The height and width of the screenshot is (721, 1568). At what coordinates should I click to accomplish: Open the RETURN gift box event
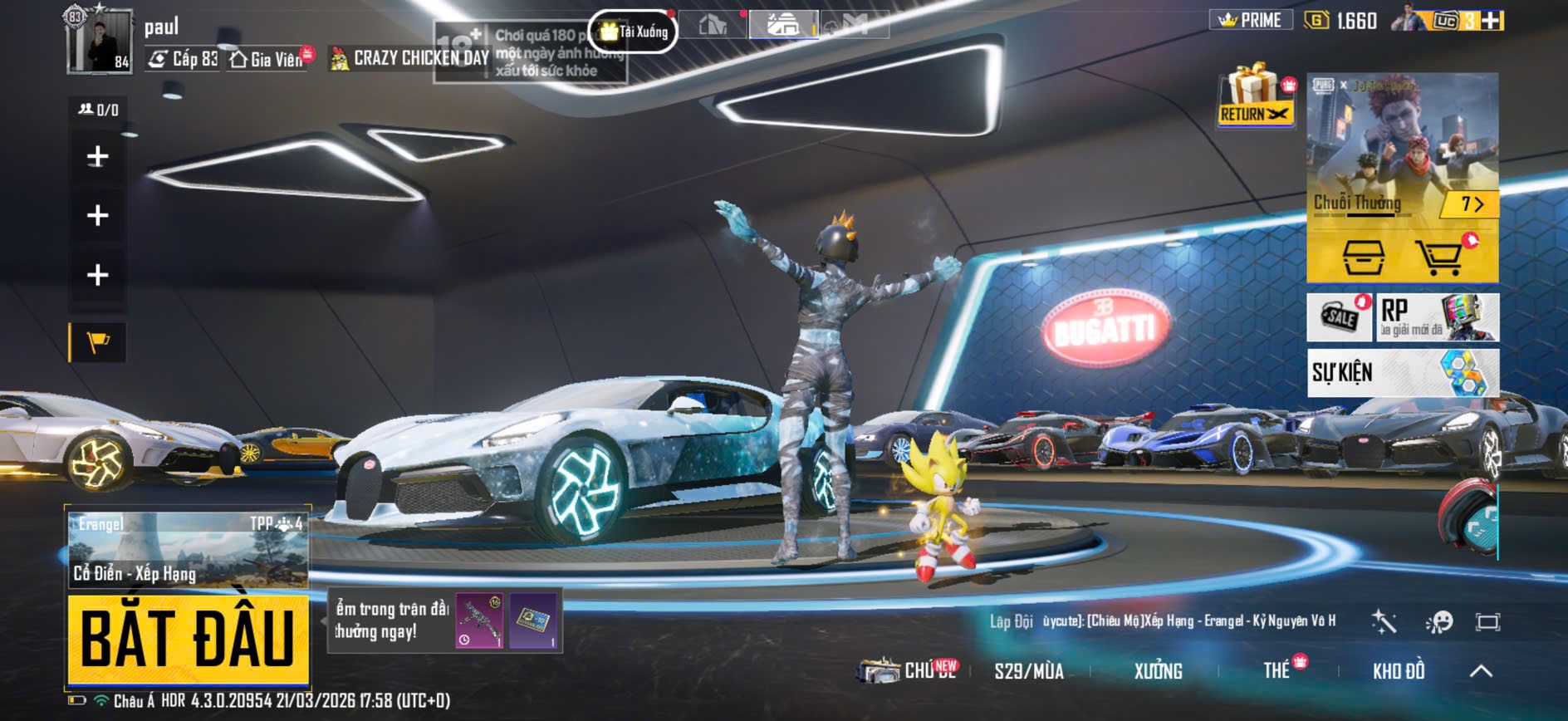[x=1256, y=97]
